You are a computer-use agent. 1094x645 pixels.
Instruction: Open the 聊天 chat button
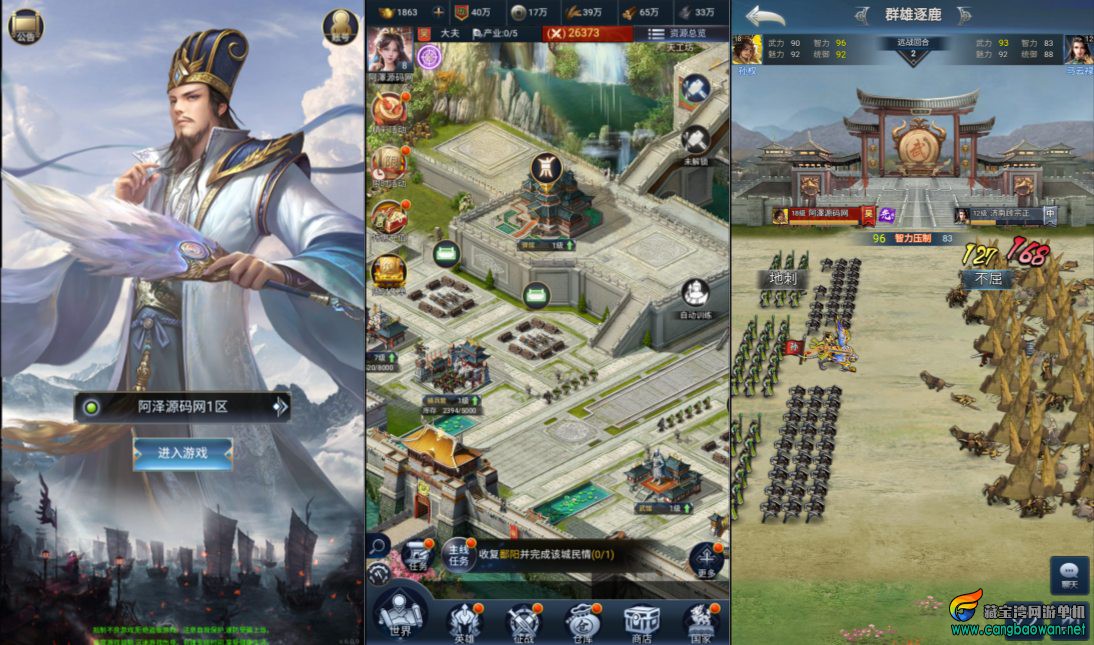point(1069,575)
